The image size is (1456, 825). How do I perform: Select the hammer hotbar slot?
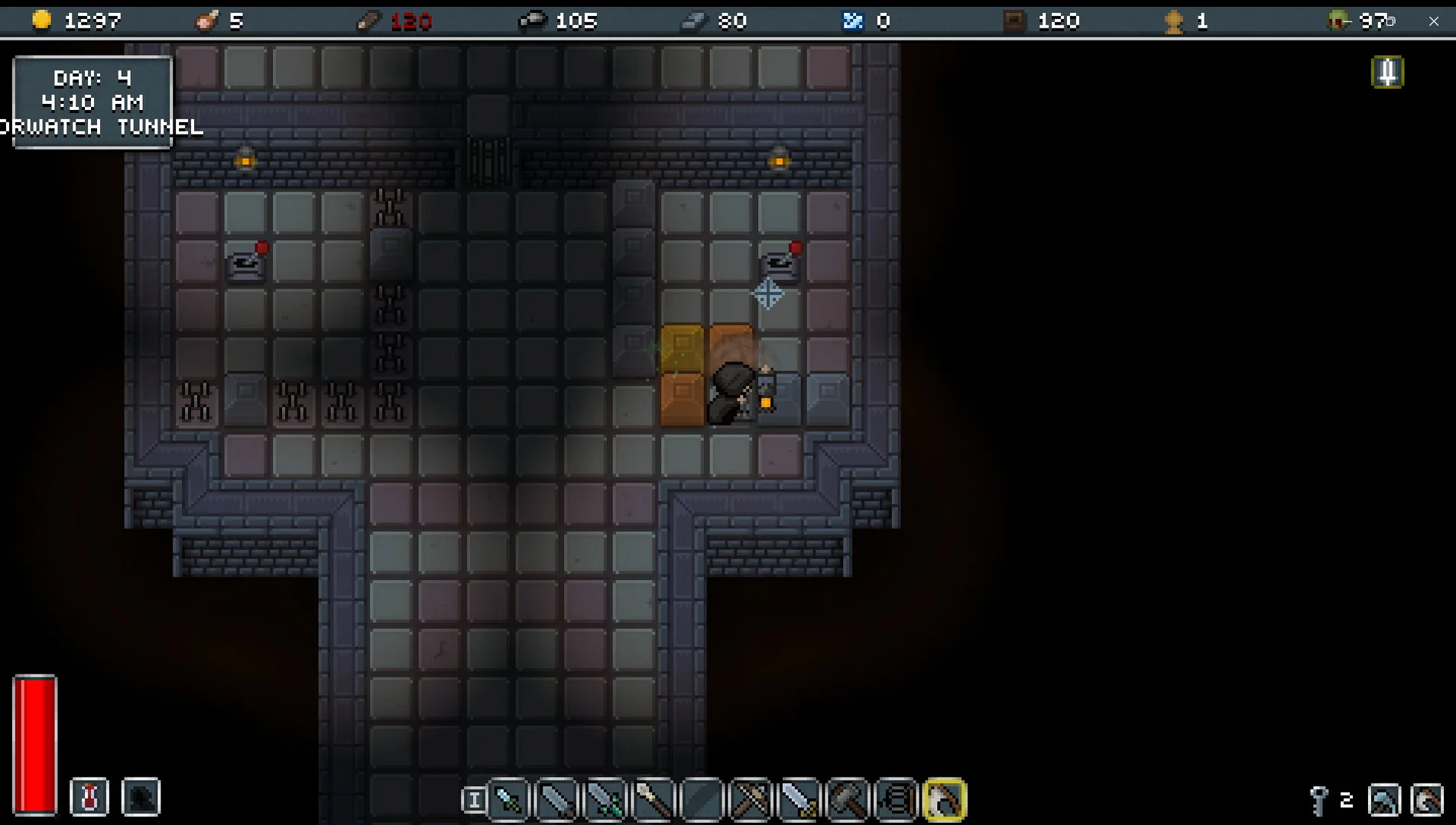(x=848, y=800)
